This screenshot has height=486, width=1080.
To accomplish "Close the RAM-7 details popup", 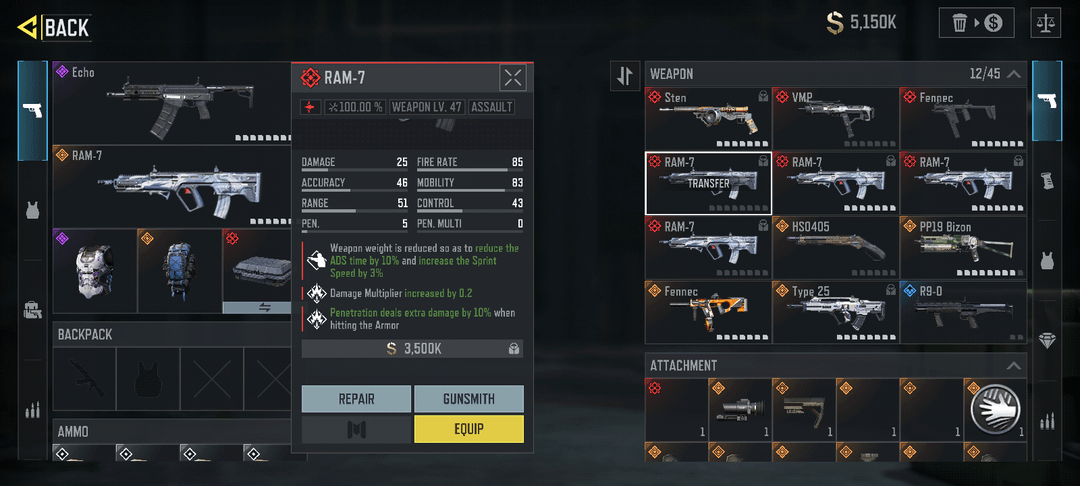I will pyautogui.click(x=512, y=78).
